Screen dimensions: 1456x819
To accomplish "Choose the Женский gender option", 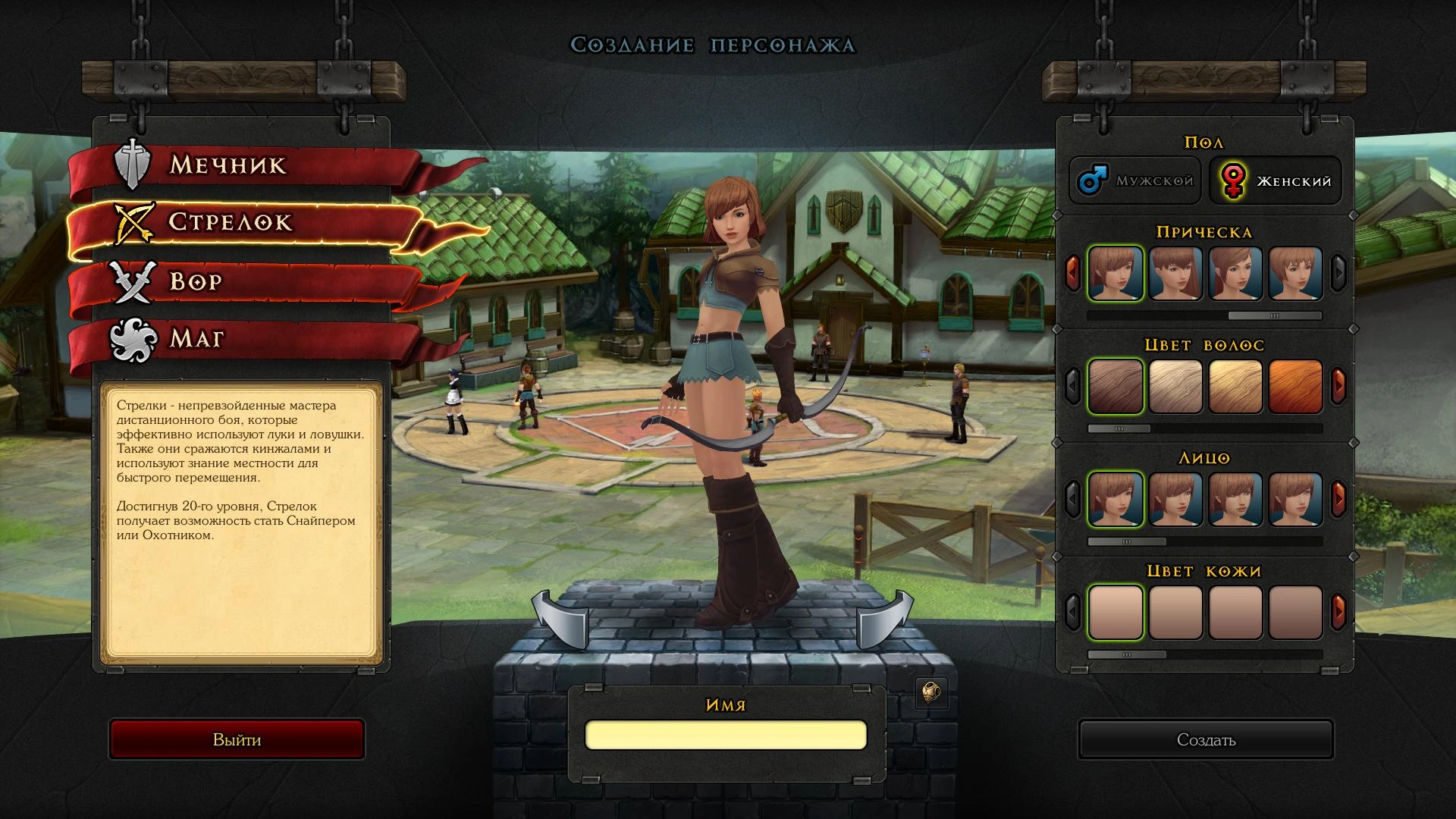I will (1276, 180).
